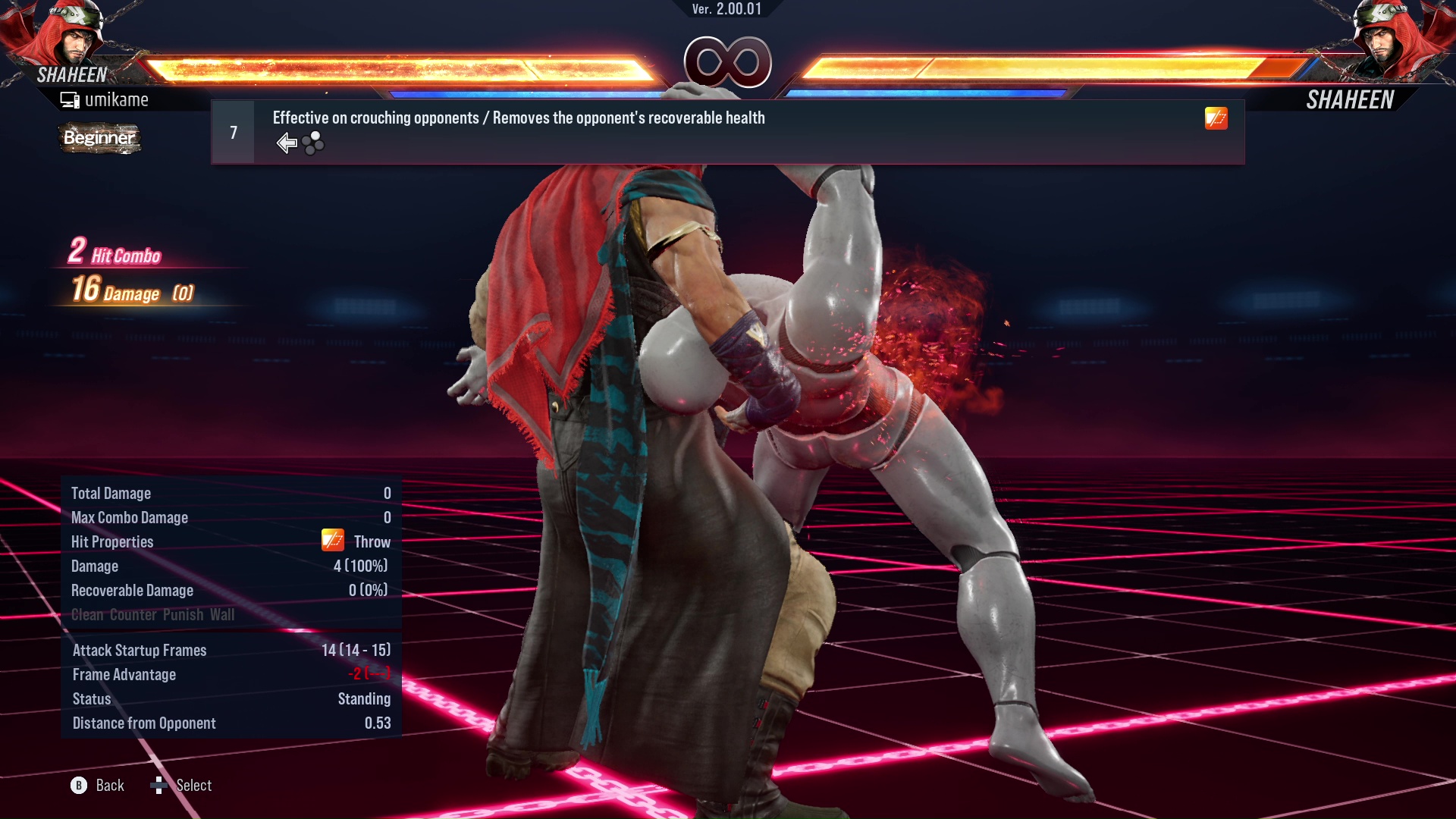Activate Select using the d-pad prompt
Viewport: 1456px width, 819px height.
click(160, 786)
